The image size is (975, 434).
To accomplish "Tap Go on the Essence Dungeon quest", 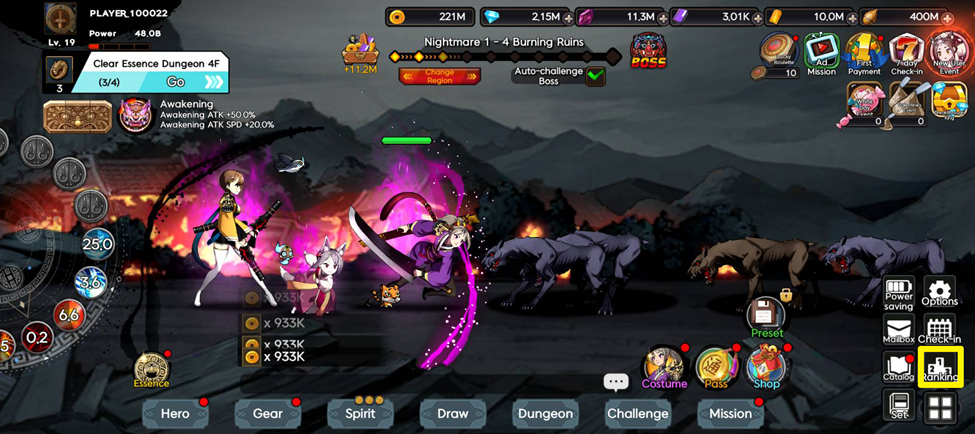I will click(x=176, y=82).
